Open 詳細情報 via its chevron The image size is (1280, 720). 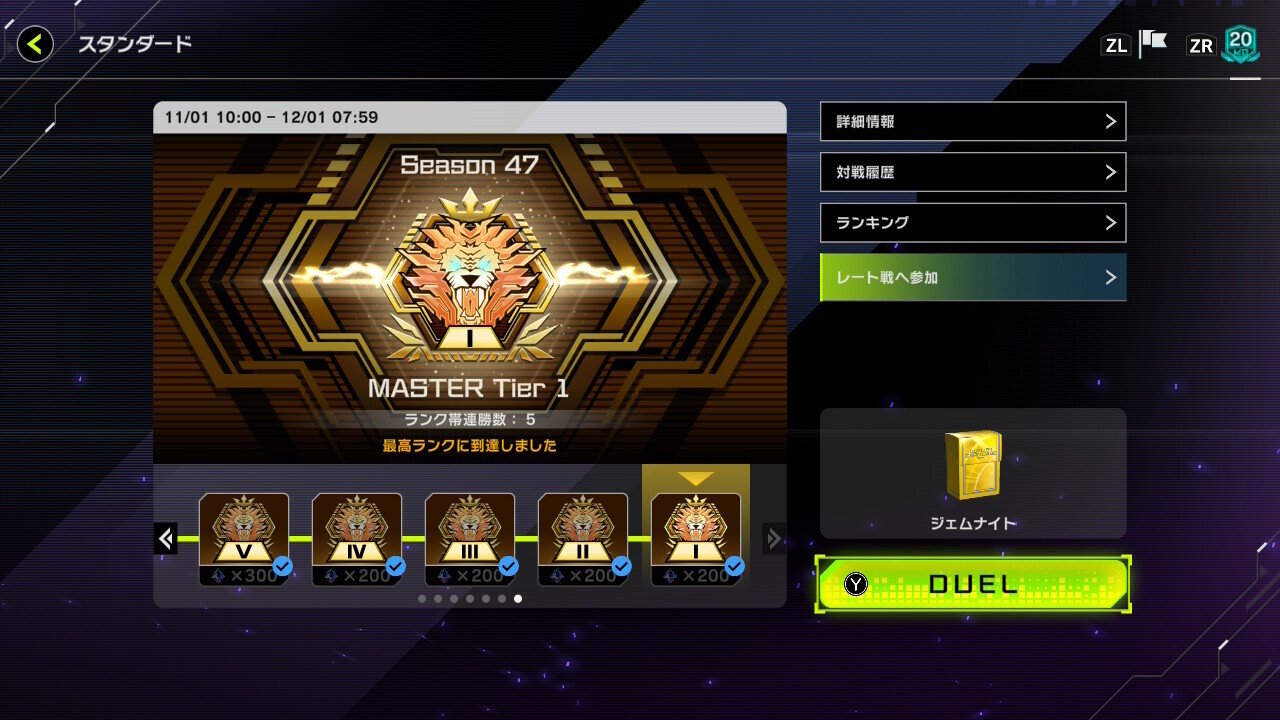tap(1113, 121)
